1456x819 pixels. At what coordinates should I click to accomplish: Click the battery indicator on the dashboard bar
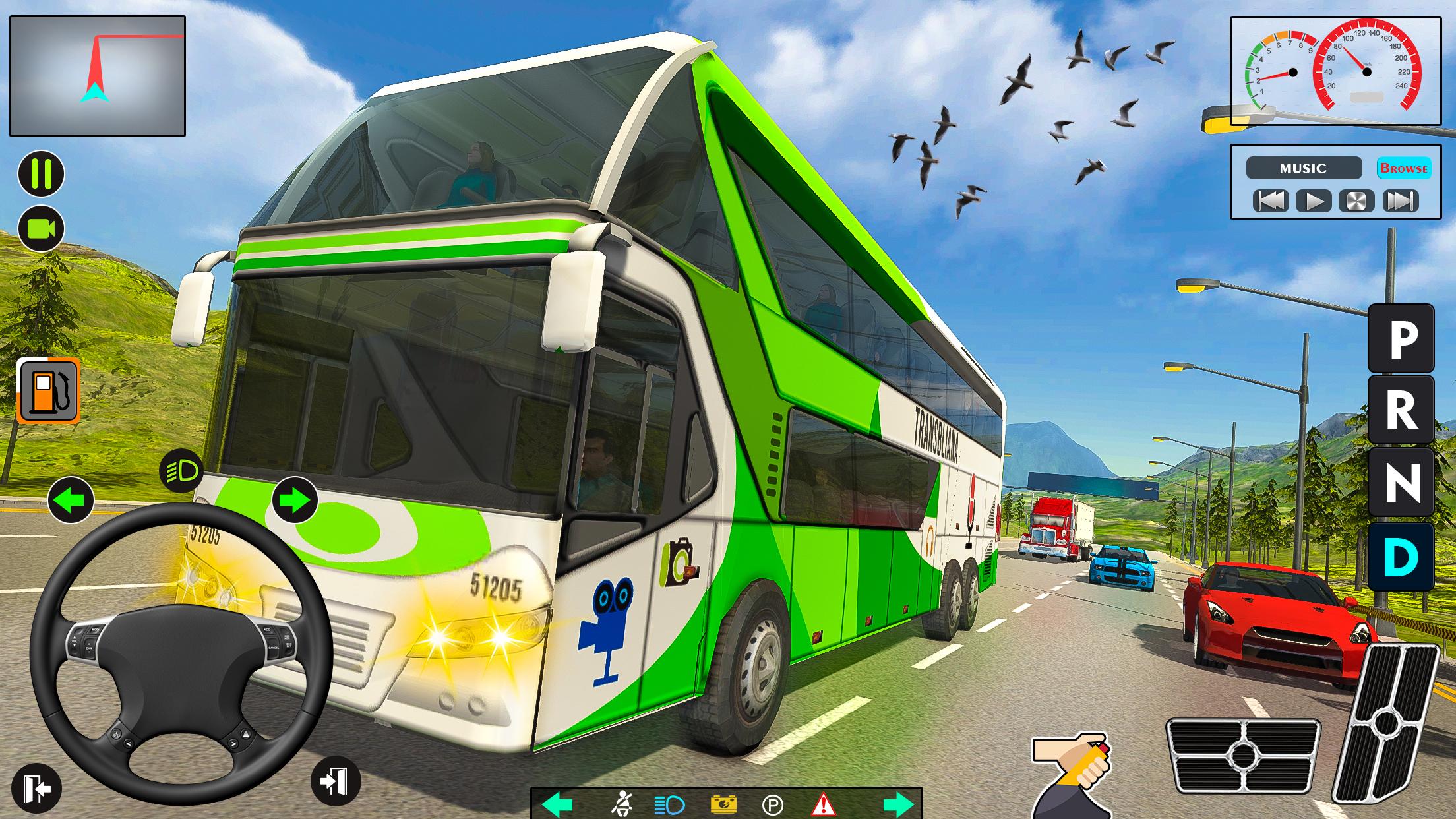pyautogui.click(x=723, y=804)
